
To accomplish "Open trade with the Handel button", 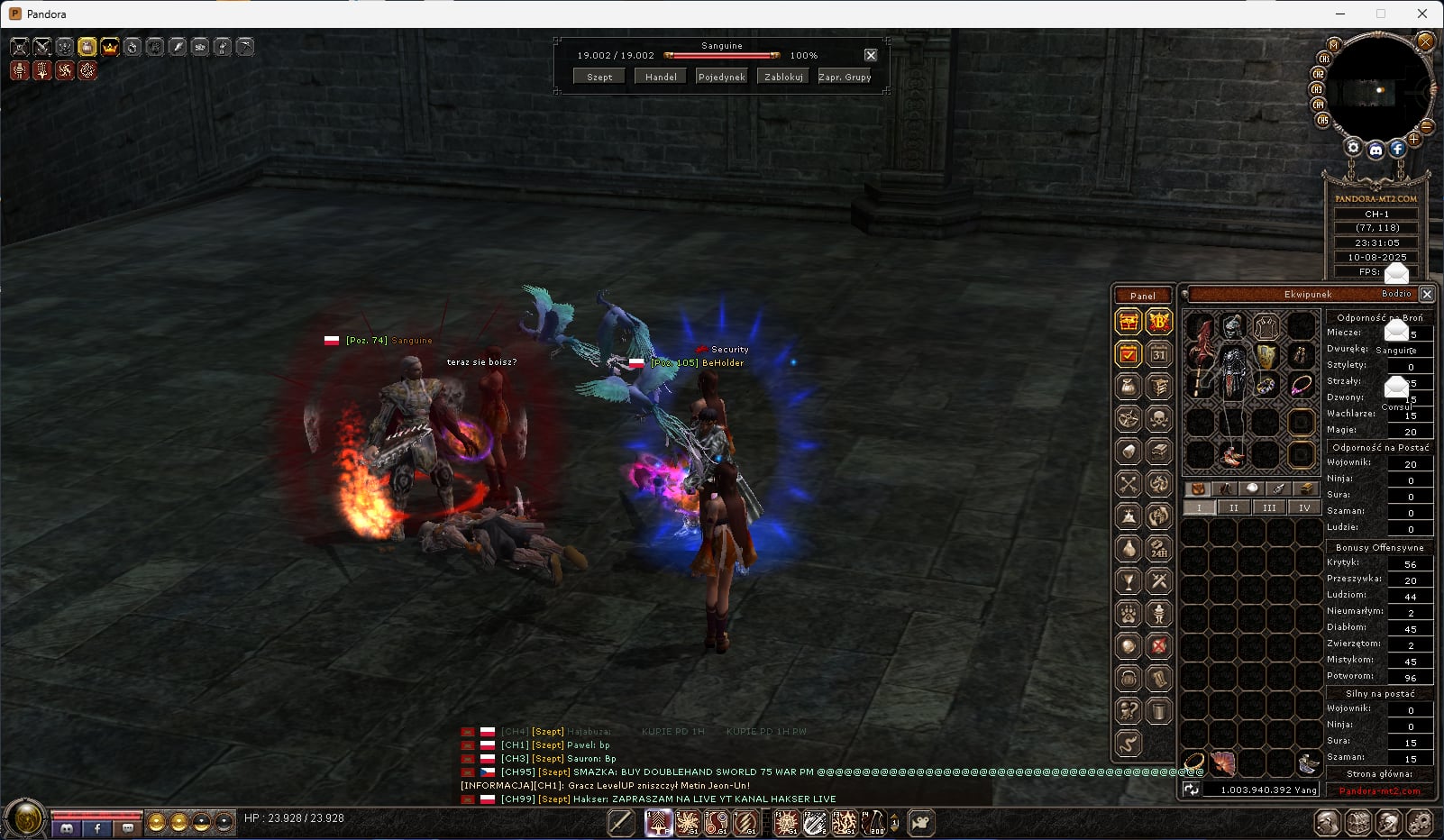I will pyautogui.click(x=661, y=78).
